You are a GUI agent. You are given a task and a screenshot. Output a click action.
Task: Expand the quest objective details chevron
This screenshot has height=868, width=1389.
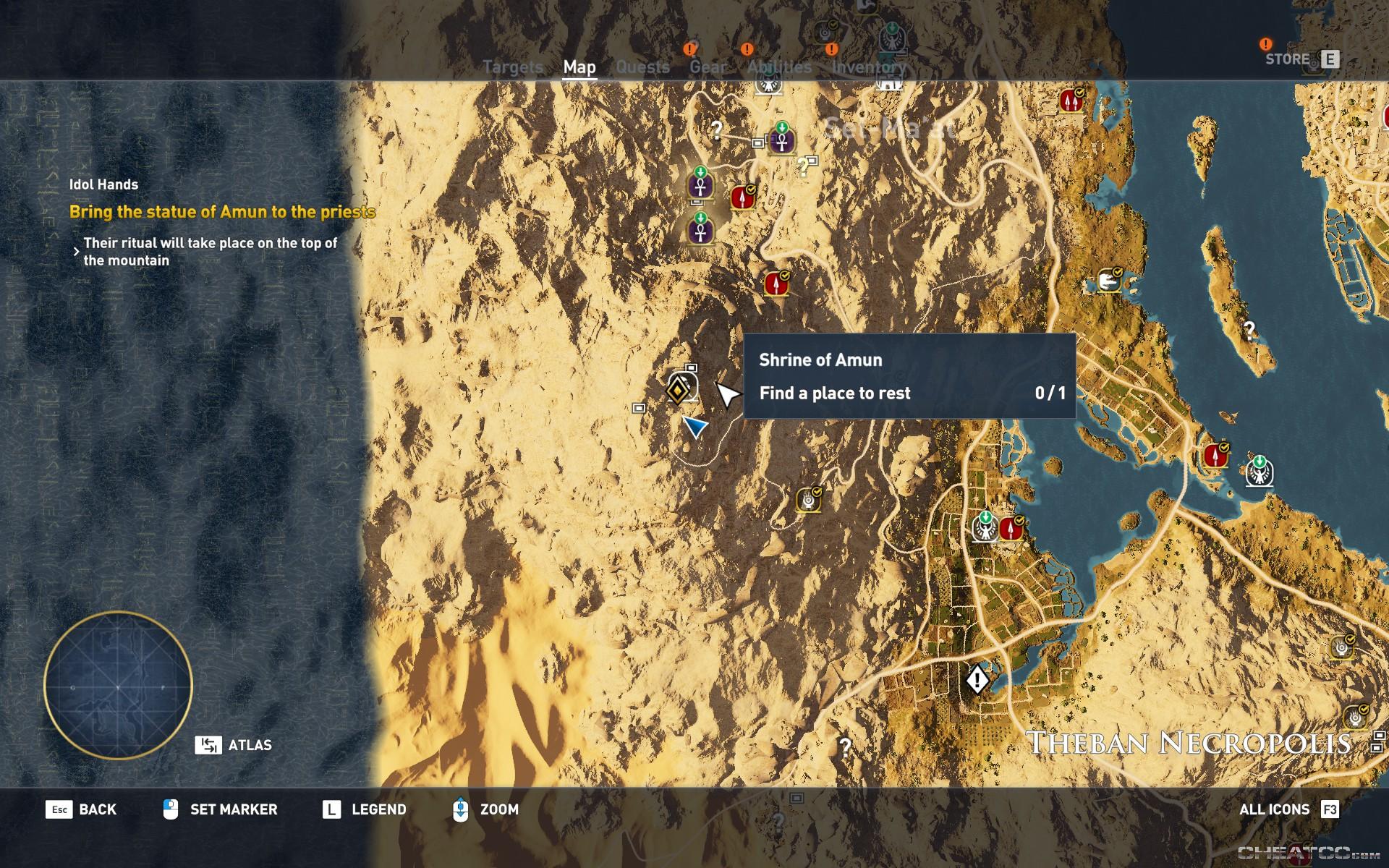coord(76,251)
